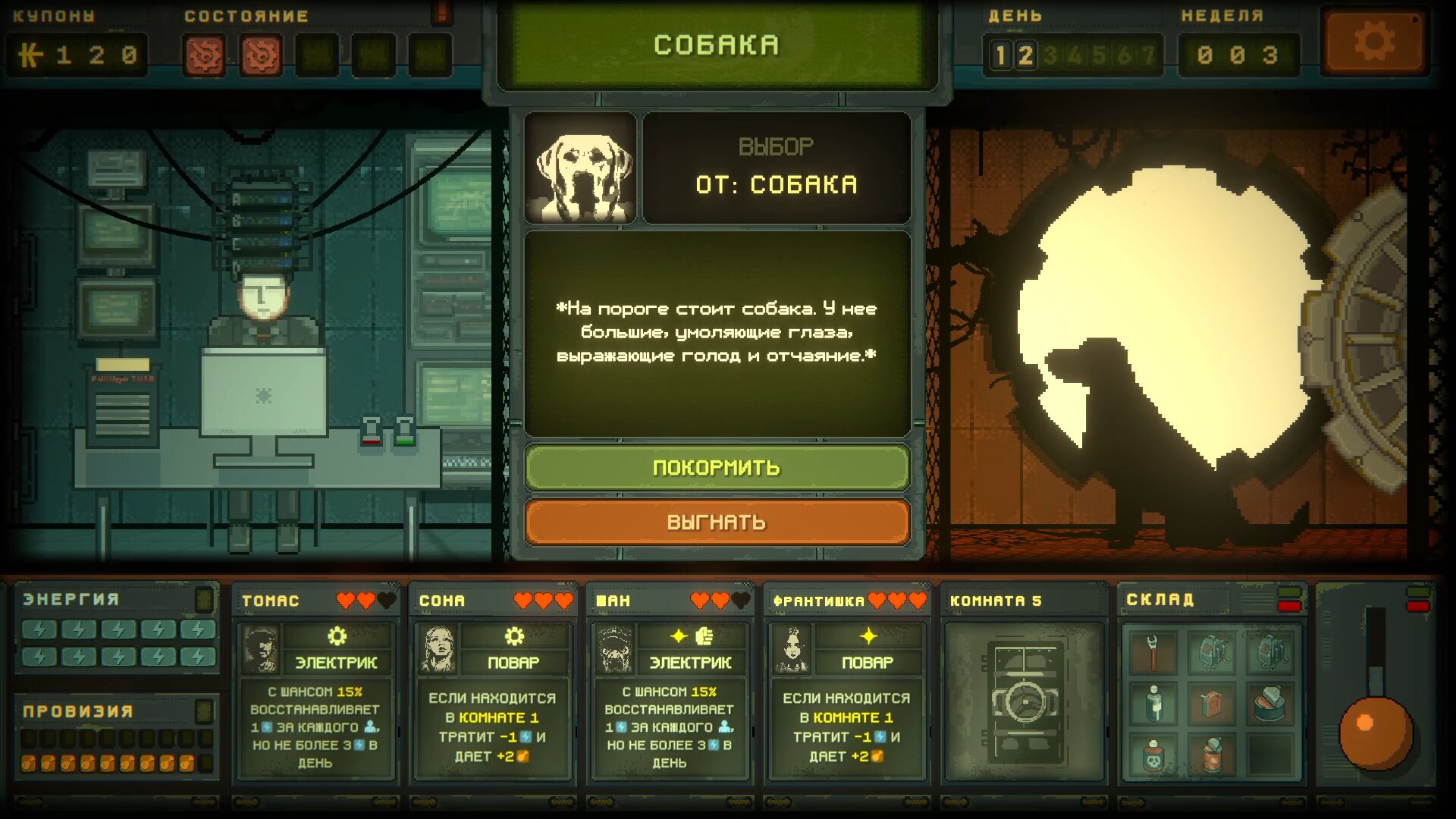This screenshot has width=1456, height=819.
Task: Pick the white bottle in the warehouse
Action: coord(1153,704)
